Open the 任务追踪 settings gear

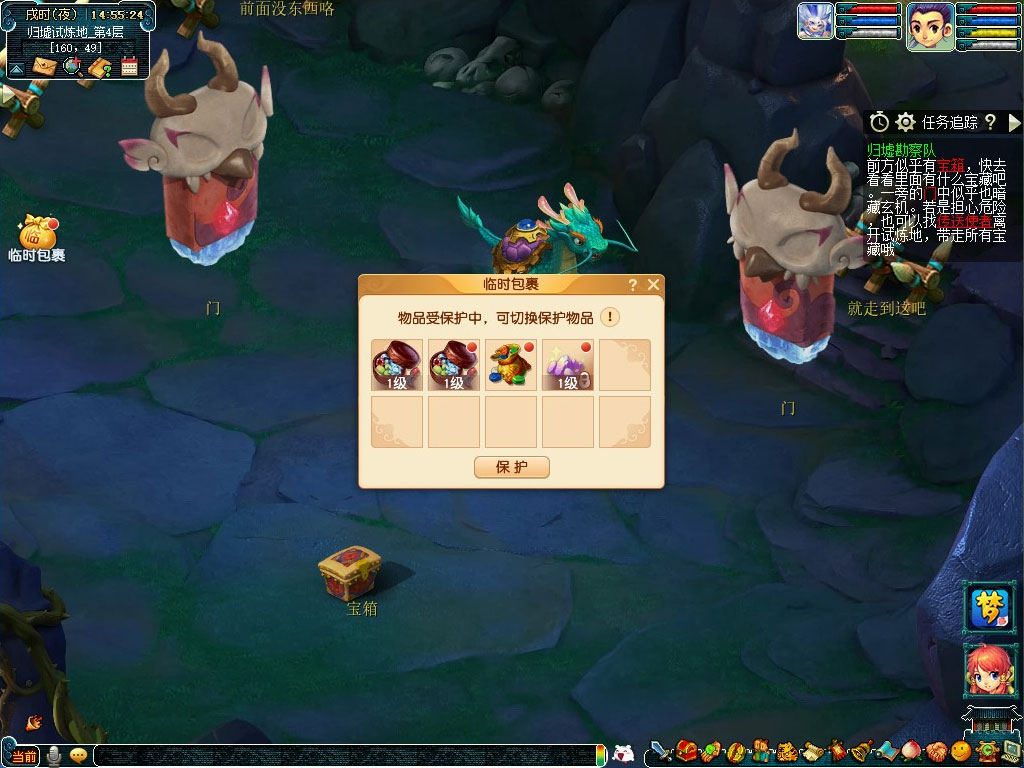coord(905,122)
